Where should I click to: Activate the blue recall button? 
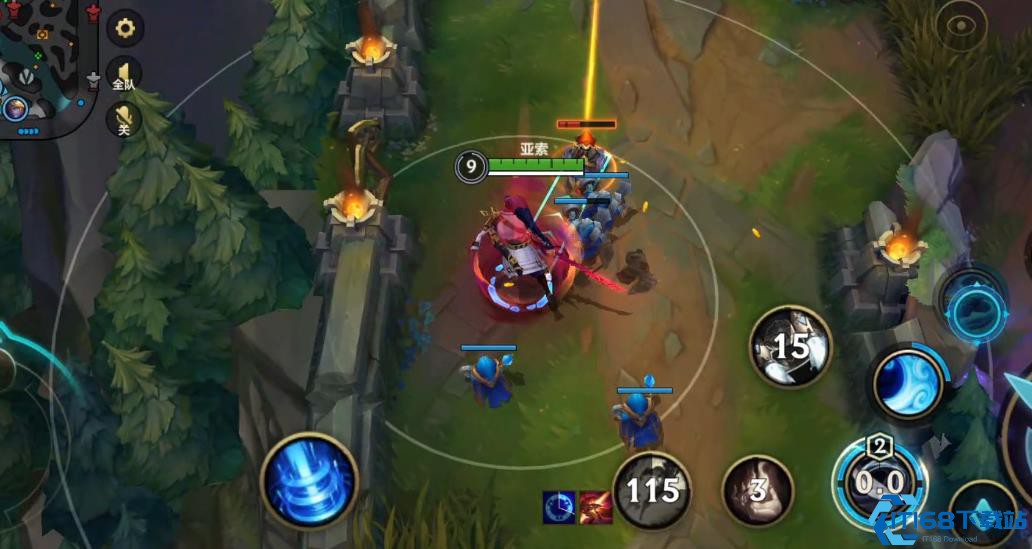[310, 481]
